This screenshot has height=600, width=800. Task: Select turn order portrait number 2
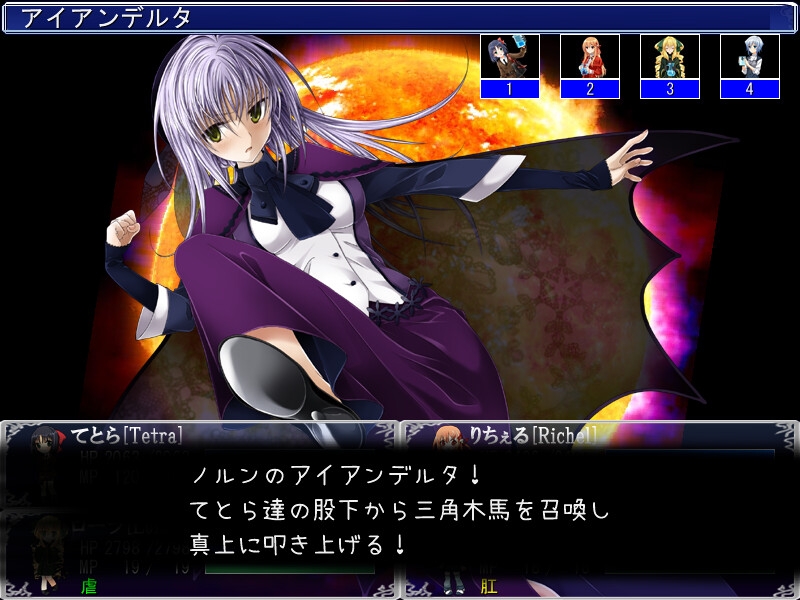(x=589, y=66)
